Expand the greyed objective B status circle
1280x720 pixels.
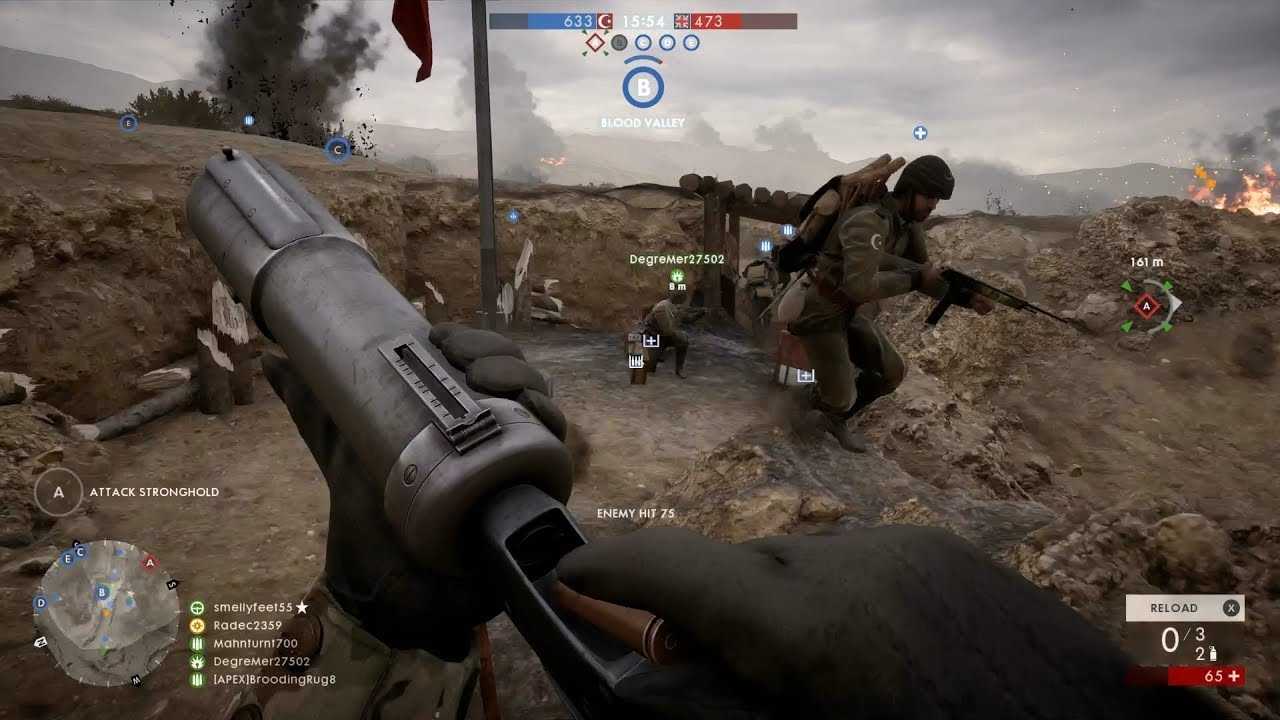(621, 42)
